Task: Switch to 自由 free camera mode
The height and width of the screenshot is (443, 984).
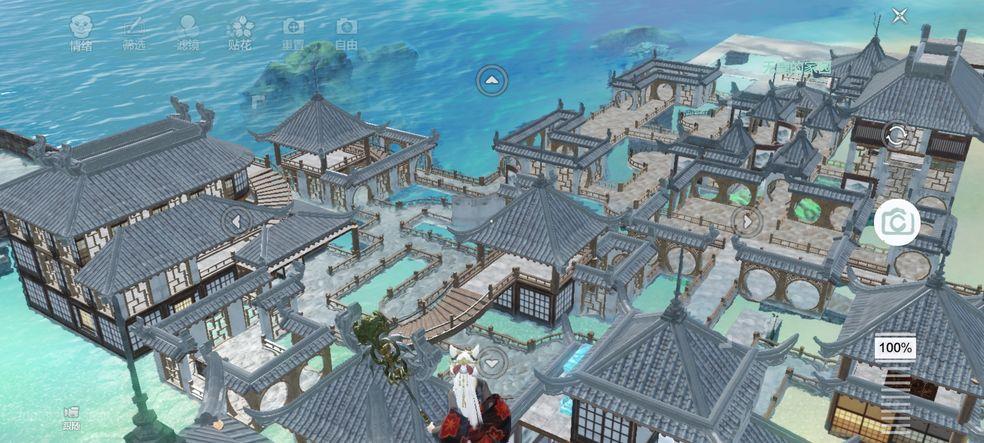Action: click(346, 30)
